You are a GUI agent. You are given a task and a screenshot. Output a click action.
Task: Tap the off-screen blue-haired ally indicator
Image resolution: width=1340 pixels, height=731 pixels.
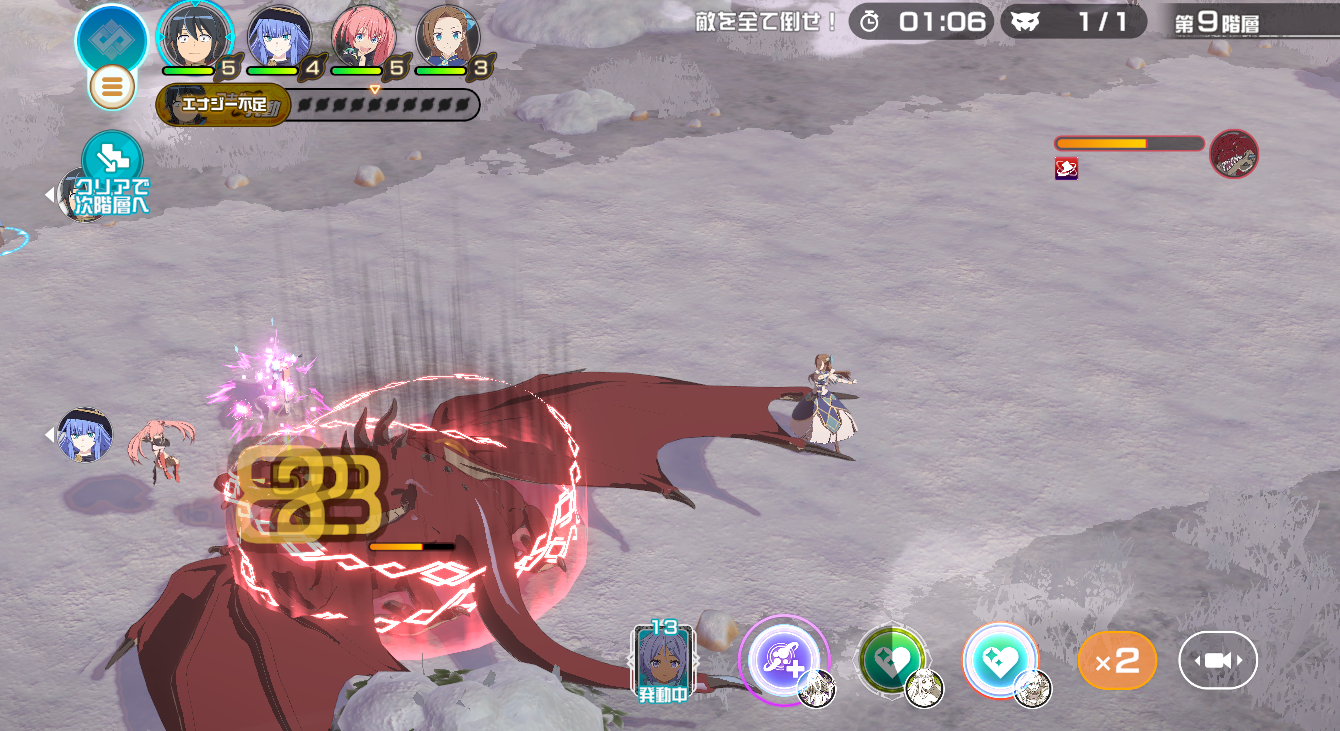click(x=84, y=435)
